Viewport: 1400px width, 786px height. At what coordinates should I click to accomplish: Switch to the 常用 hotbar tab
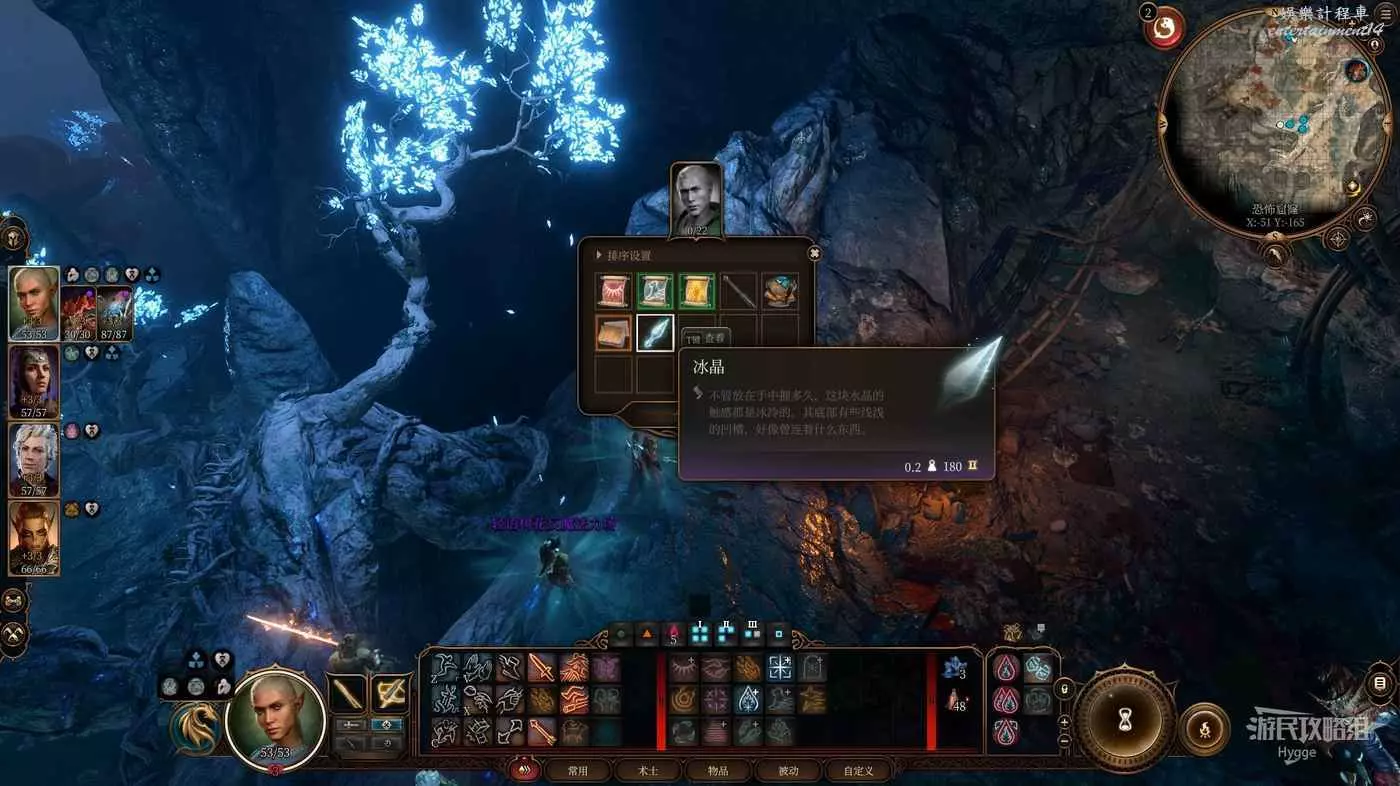(x=578, y=771)
